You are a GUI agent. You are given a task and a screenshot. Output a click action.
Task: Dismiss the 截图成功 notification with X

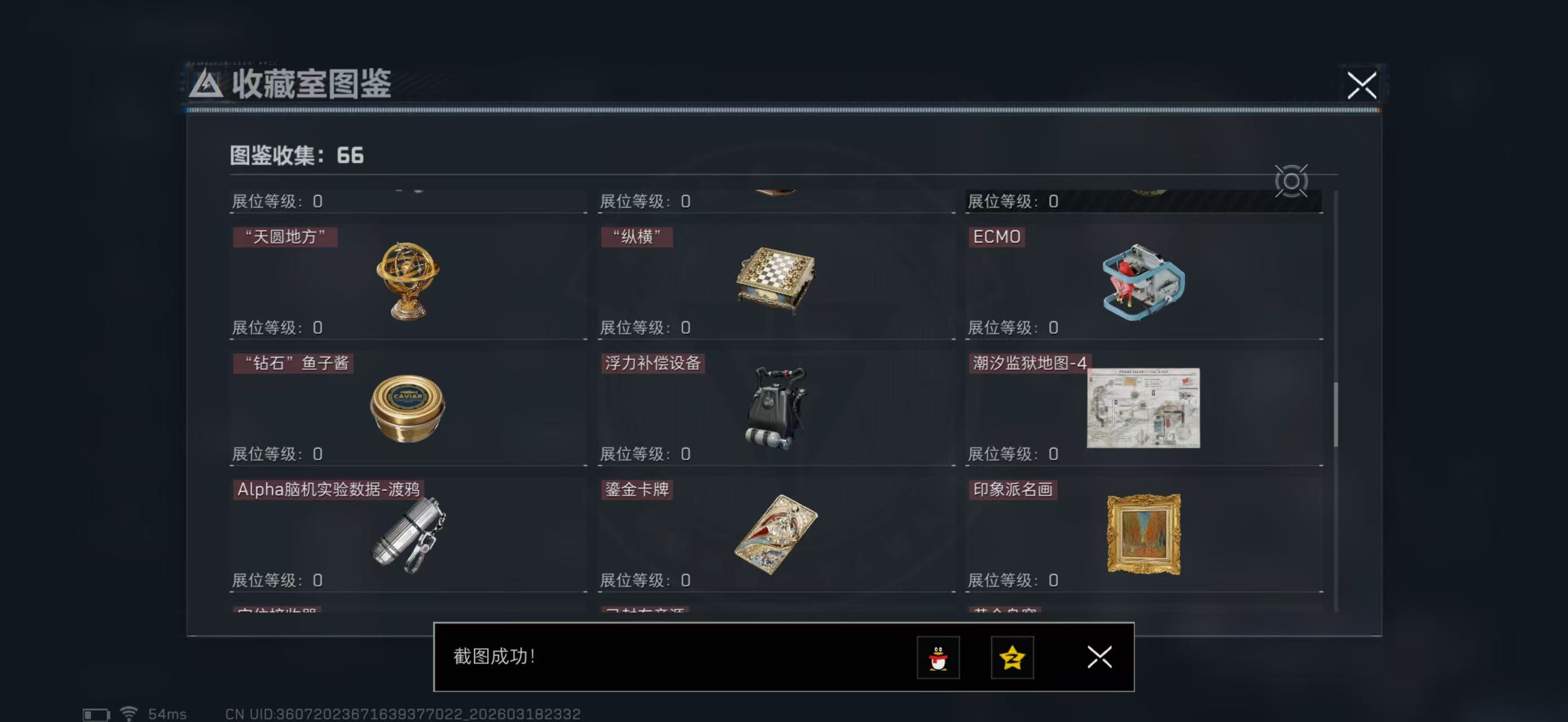pos(1099,658)
